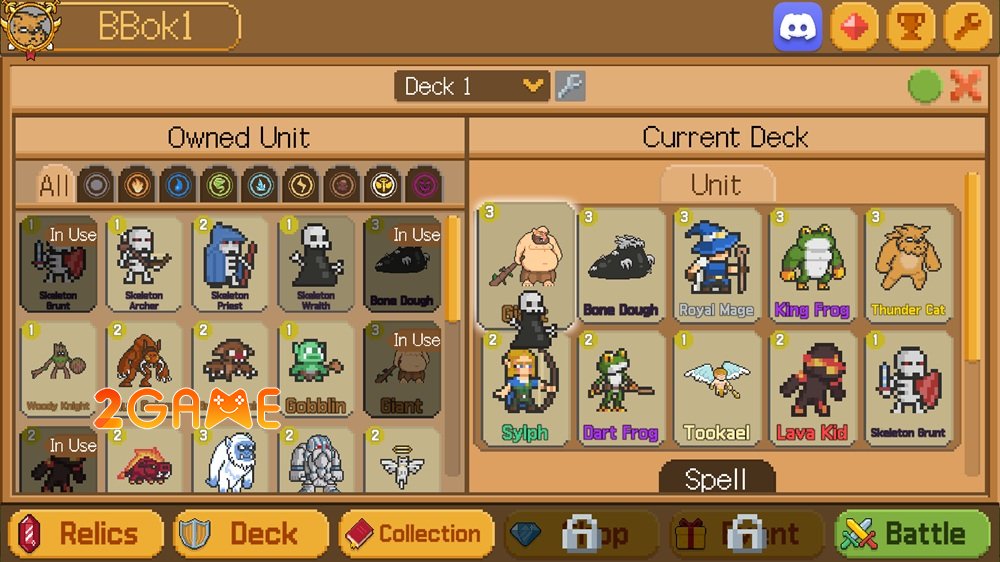Open the Discord link button
The height and width of the screenshot is (562, 1000).
(x=797, y=27)
